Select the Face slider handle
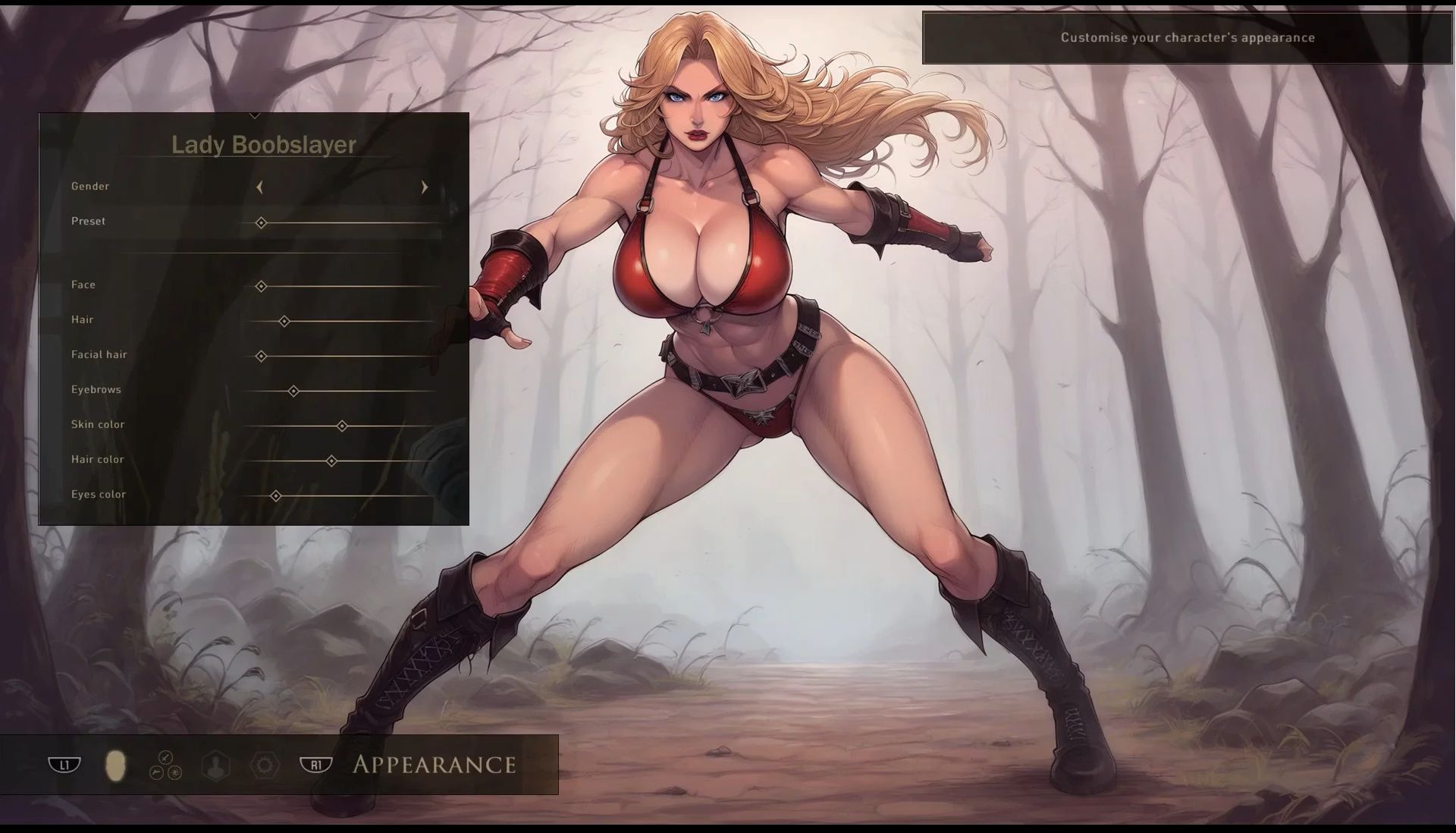This screenshot has height=833, width=1456. (x=261, y=287)
